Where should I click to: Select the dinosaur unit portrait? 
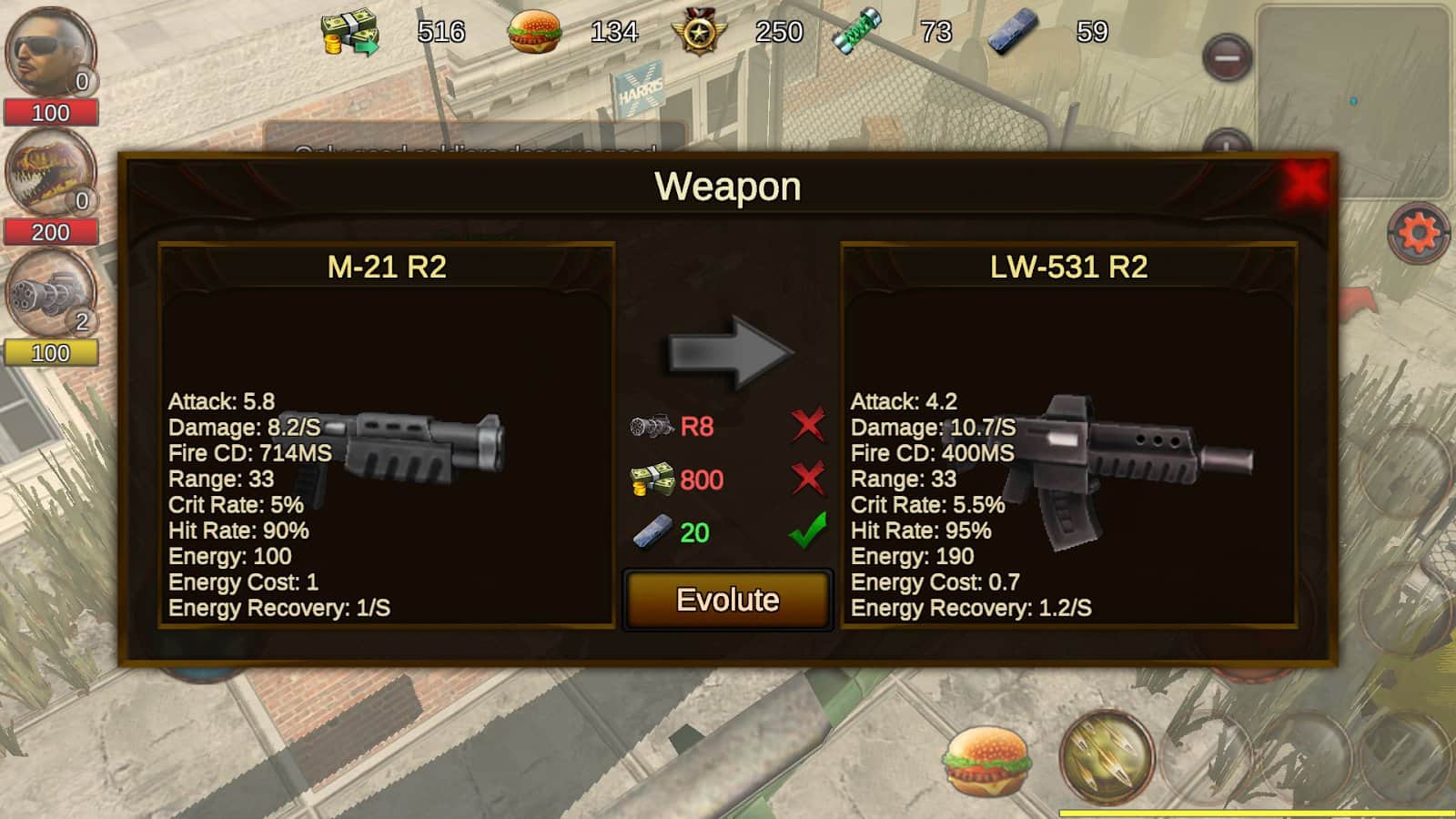50,173
